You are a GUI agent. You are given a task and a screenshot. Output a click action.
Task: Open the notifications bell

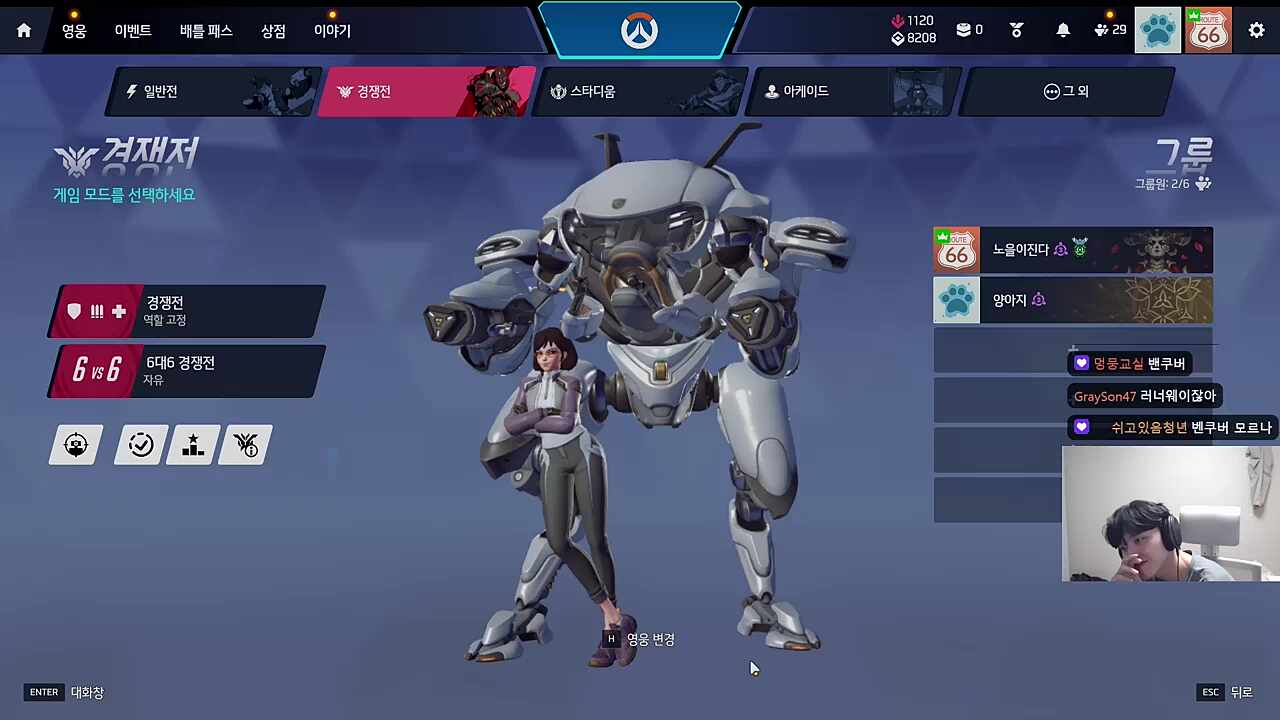[1063, 31]
